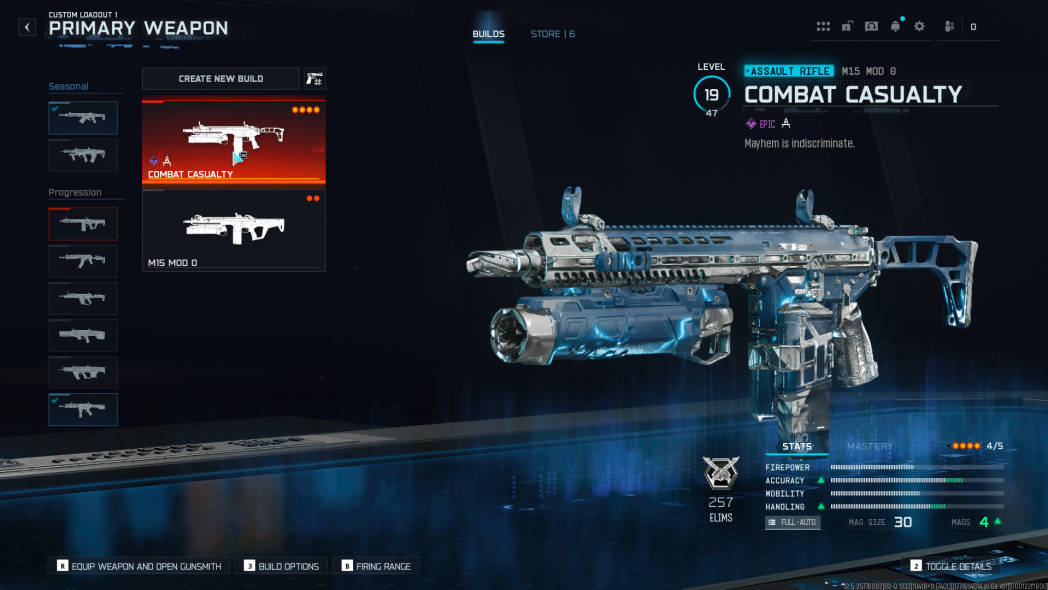Open the Store tab
The image size is (1048, 590).
pos(552,34)
